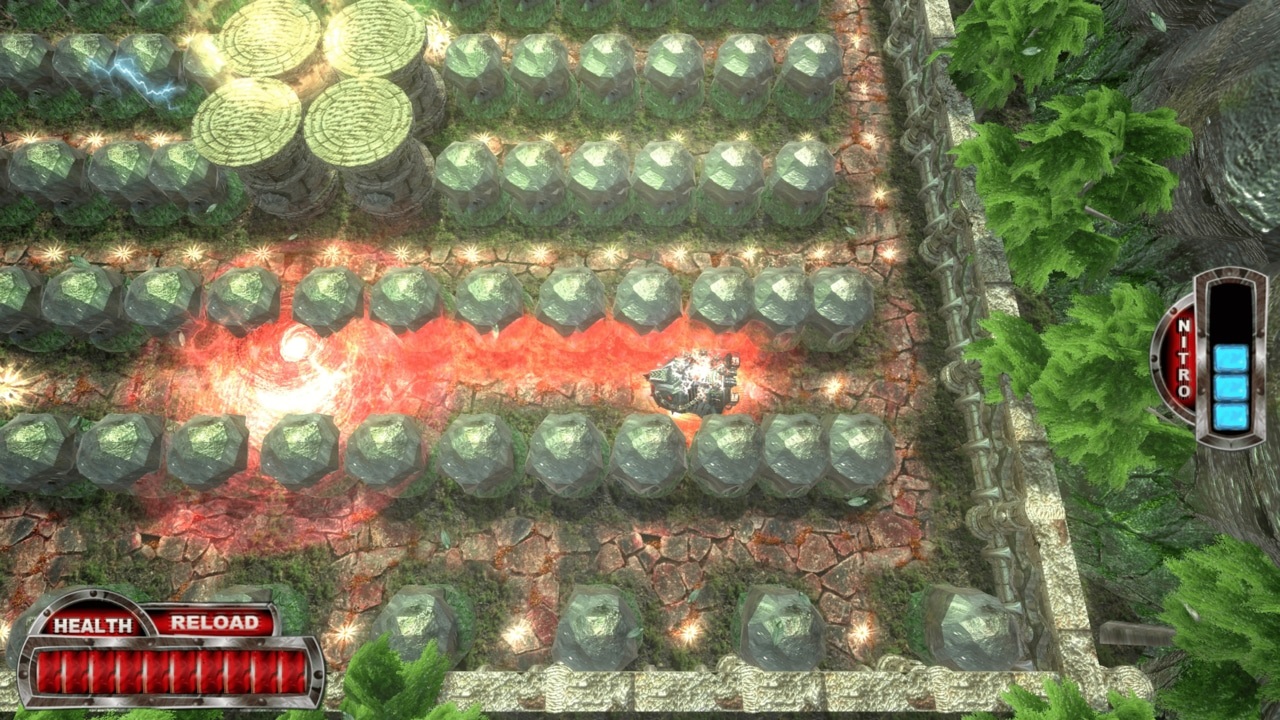The image size is (1280, 720).
Task: Click the player's tank vehicle
Action: pos(693,381)
